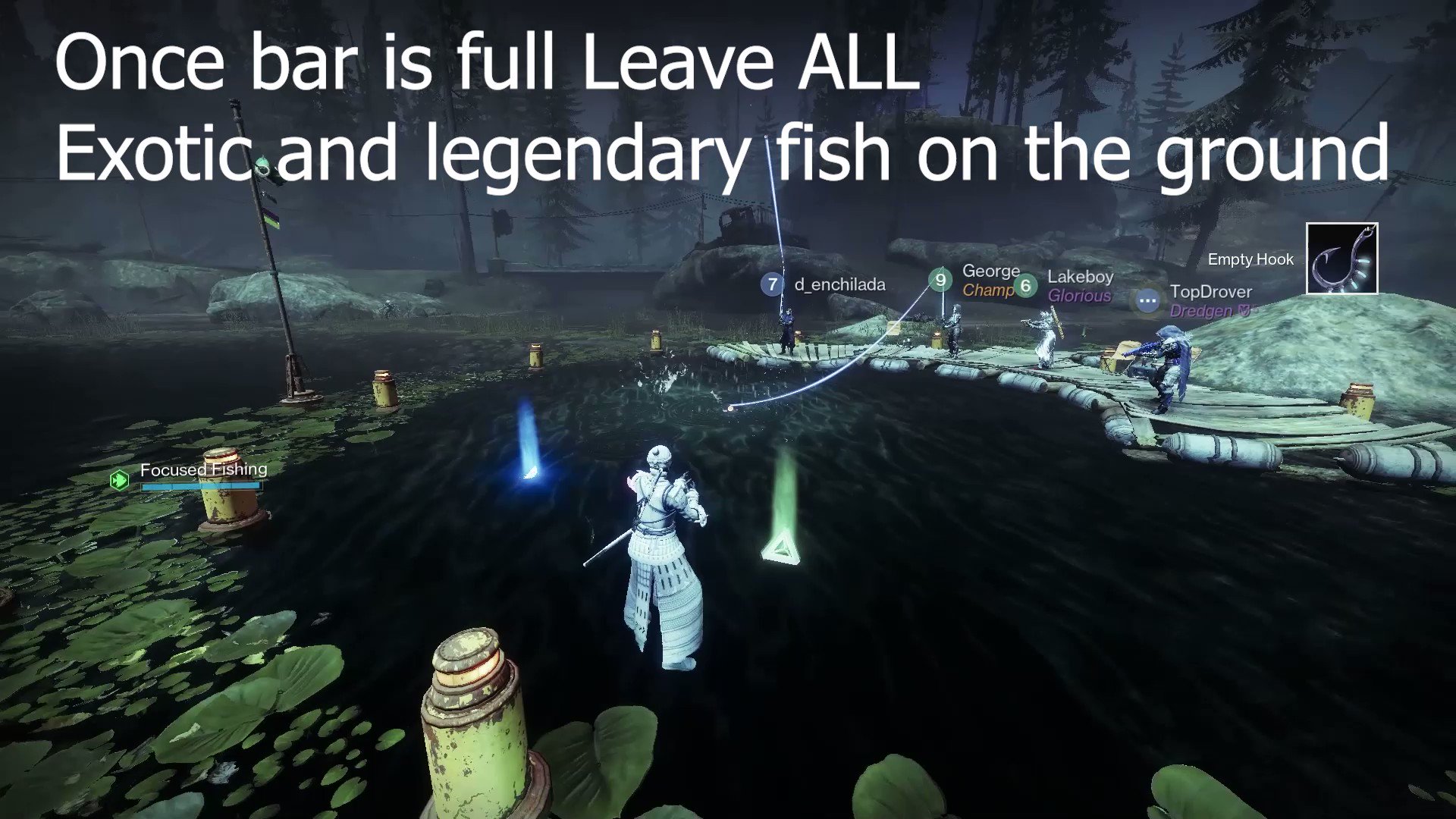Click Lakeboy's rank badge showing 6

[1026, 286]
